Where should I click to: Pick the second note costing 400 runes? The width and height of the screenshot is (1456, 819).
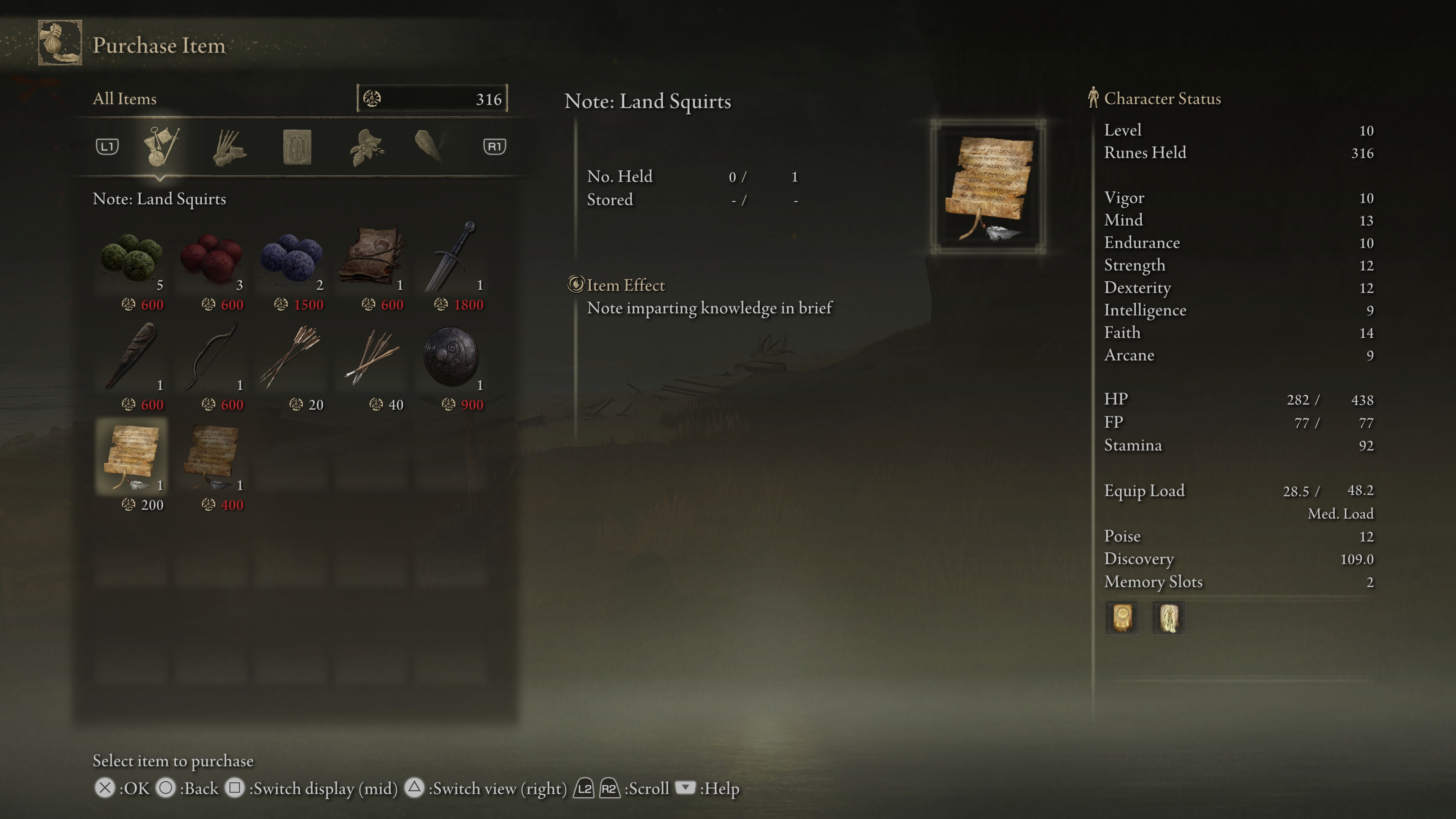click(x=212, y=458)
